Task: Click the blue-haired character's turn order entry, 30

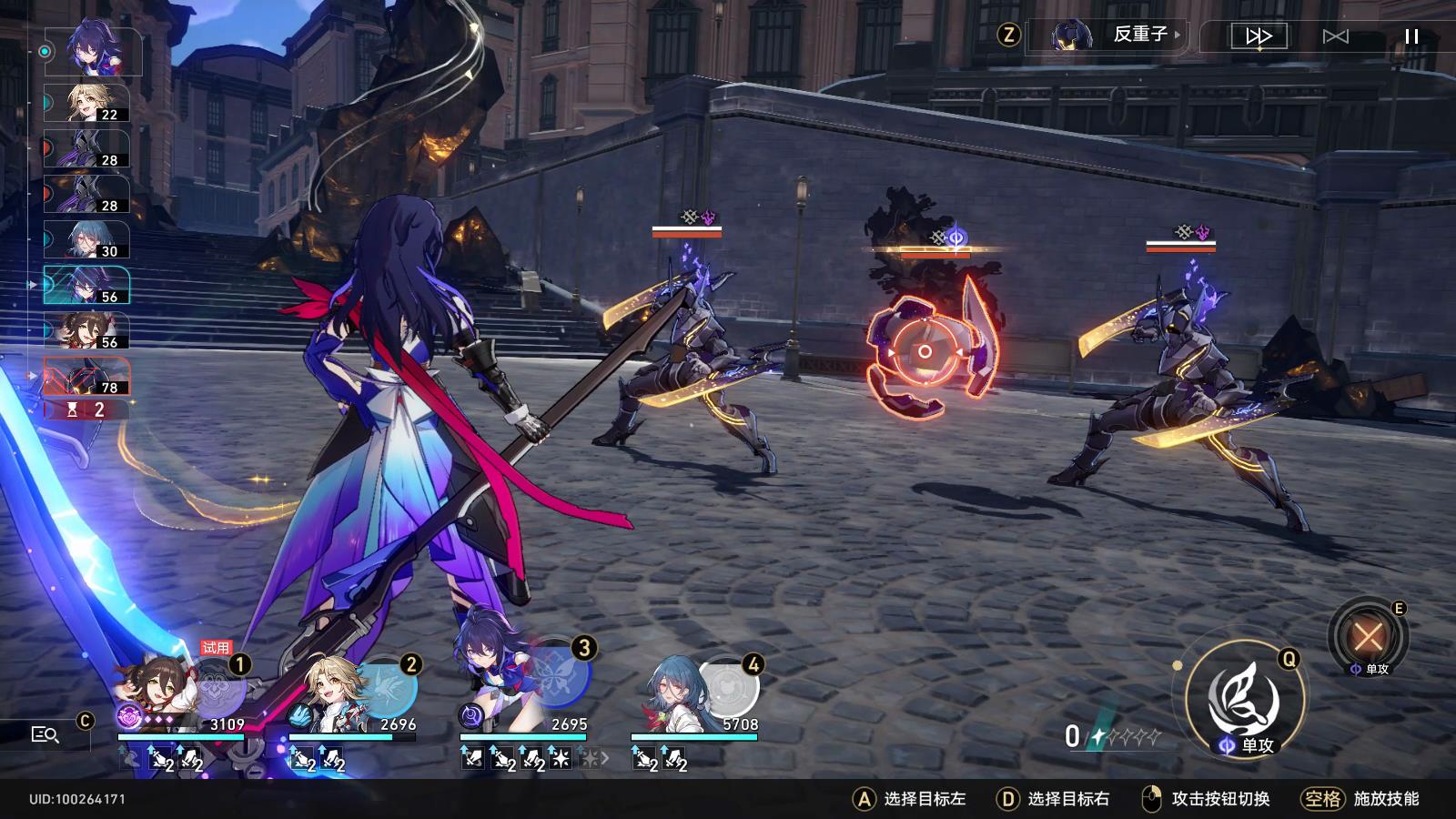Action: 87,239
